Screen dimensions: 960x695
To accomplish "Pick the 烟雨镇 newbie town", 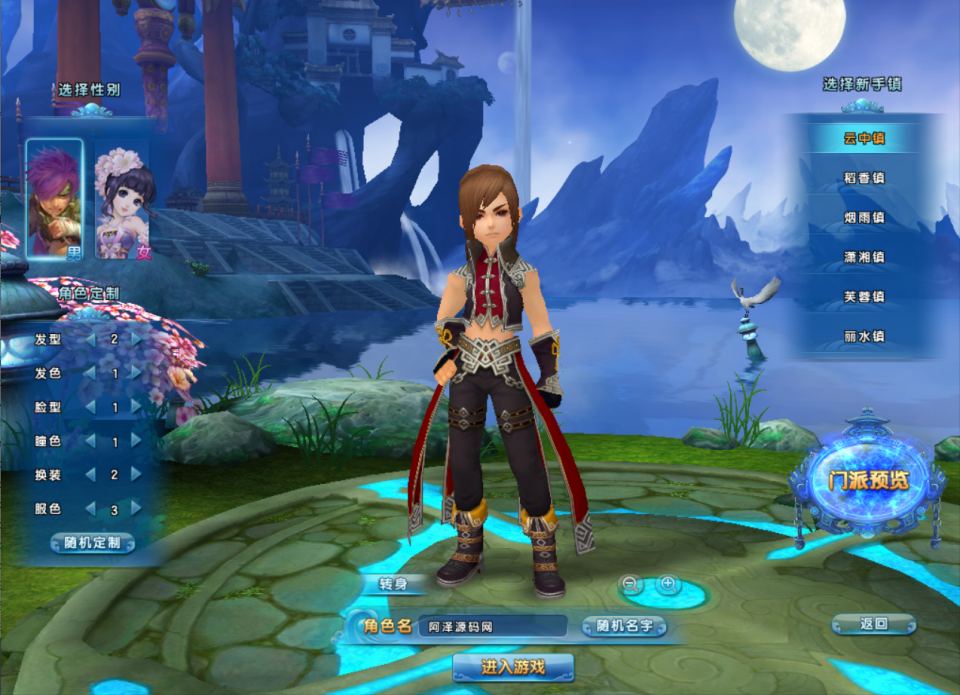I will coord(864,217).
